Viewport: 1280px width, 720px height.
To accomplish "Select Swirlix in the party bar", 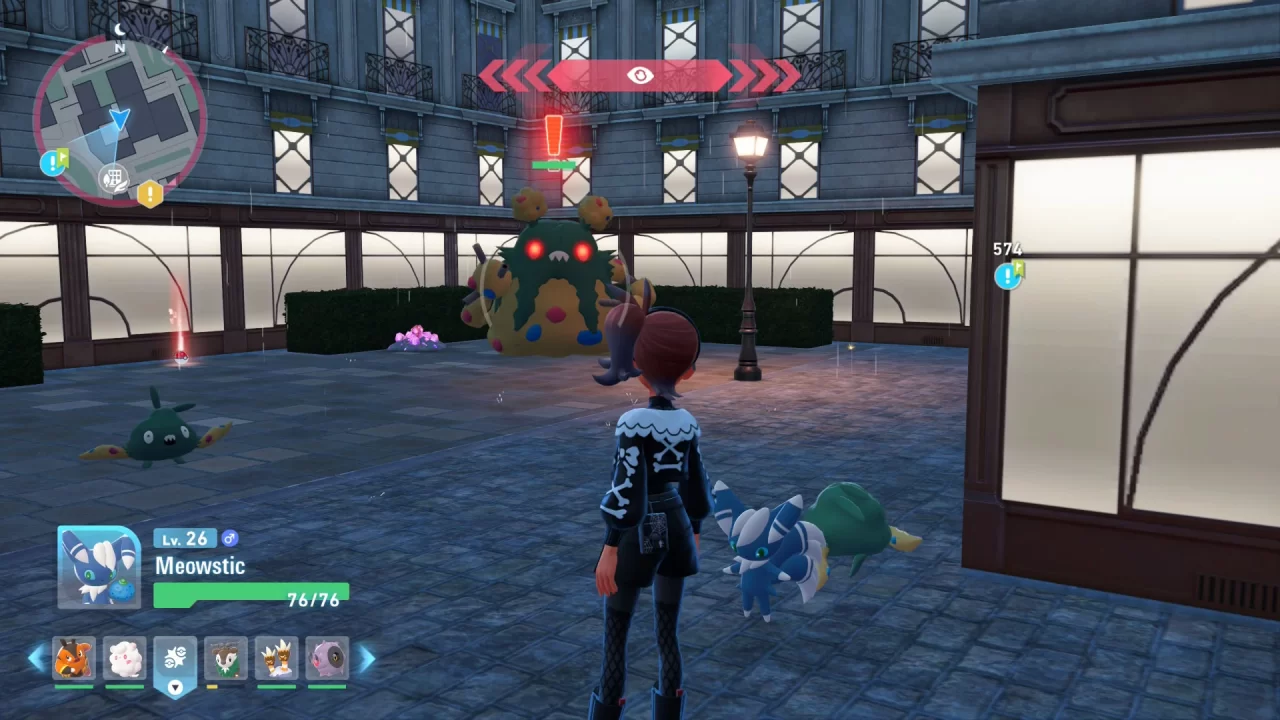I will tap(125, 659).
